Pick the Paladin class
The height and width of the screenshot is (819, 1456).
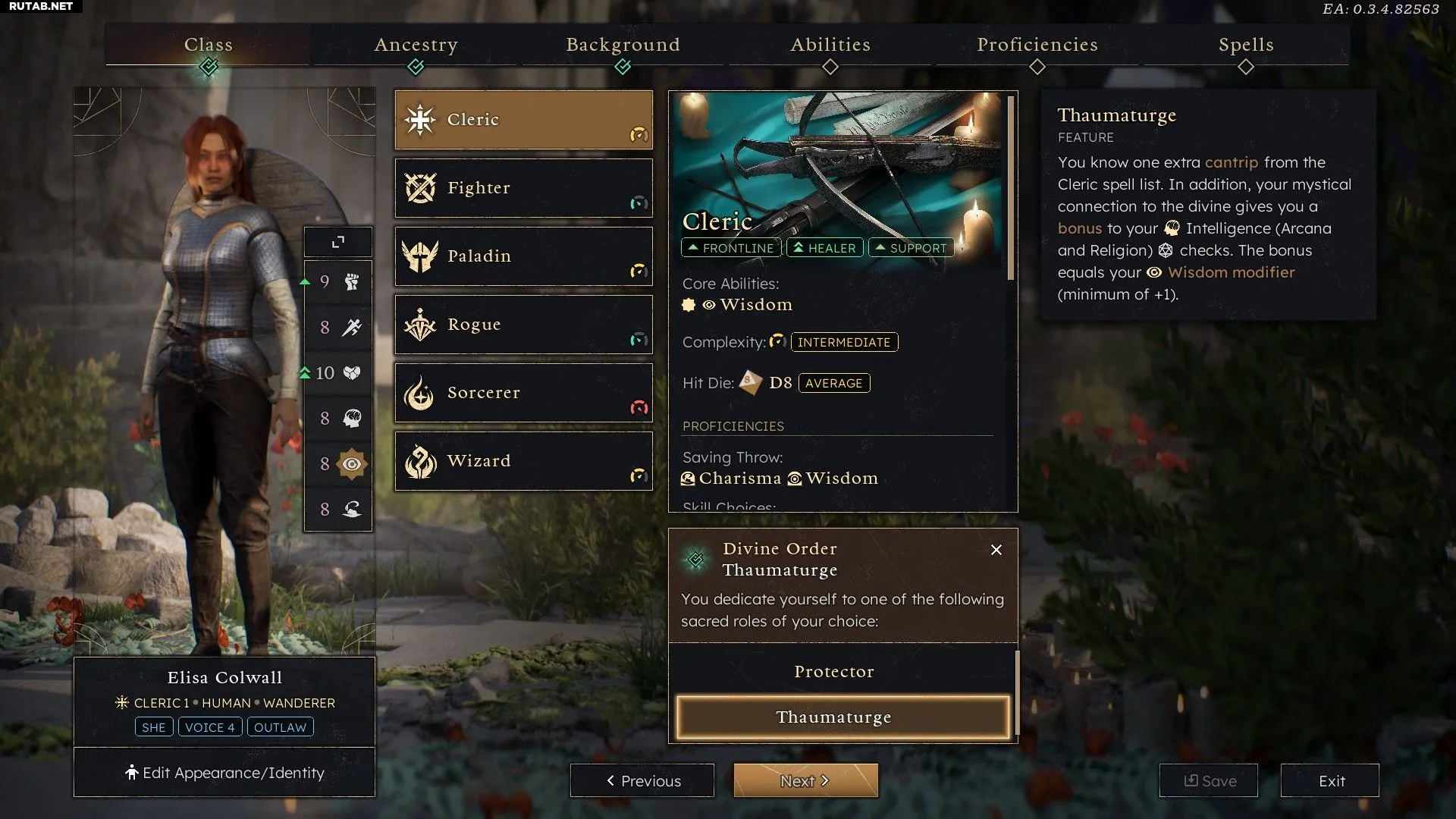pos(523,256)
